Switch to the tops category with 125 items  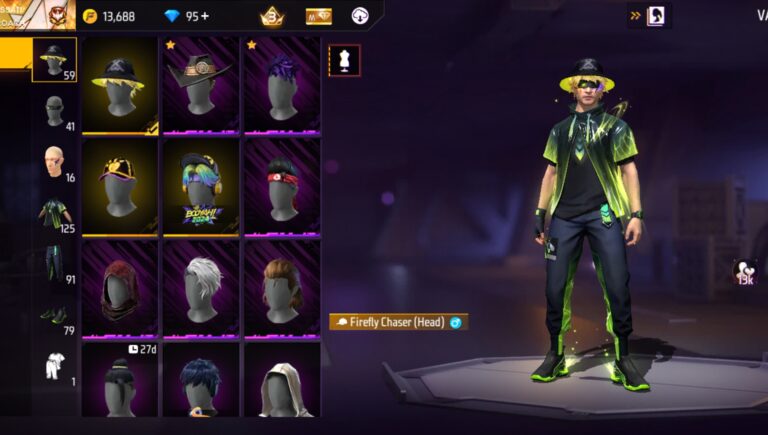click(54, 213)
